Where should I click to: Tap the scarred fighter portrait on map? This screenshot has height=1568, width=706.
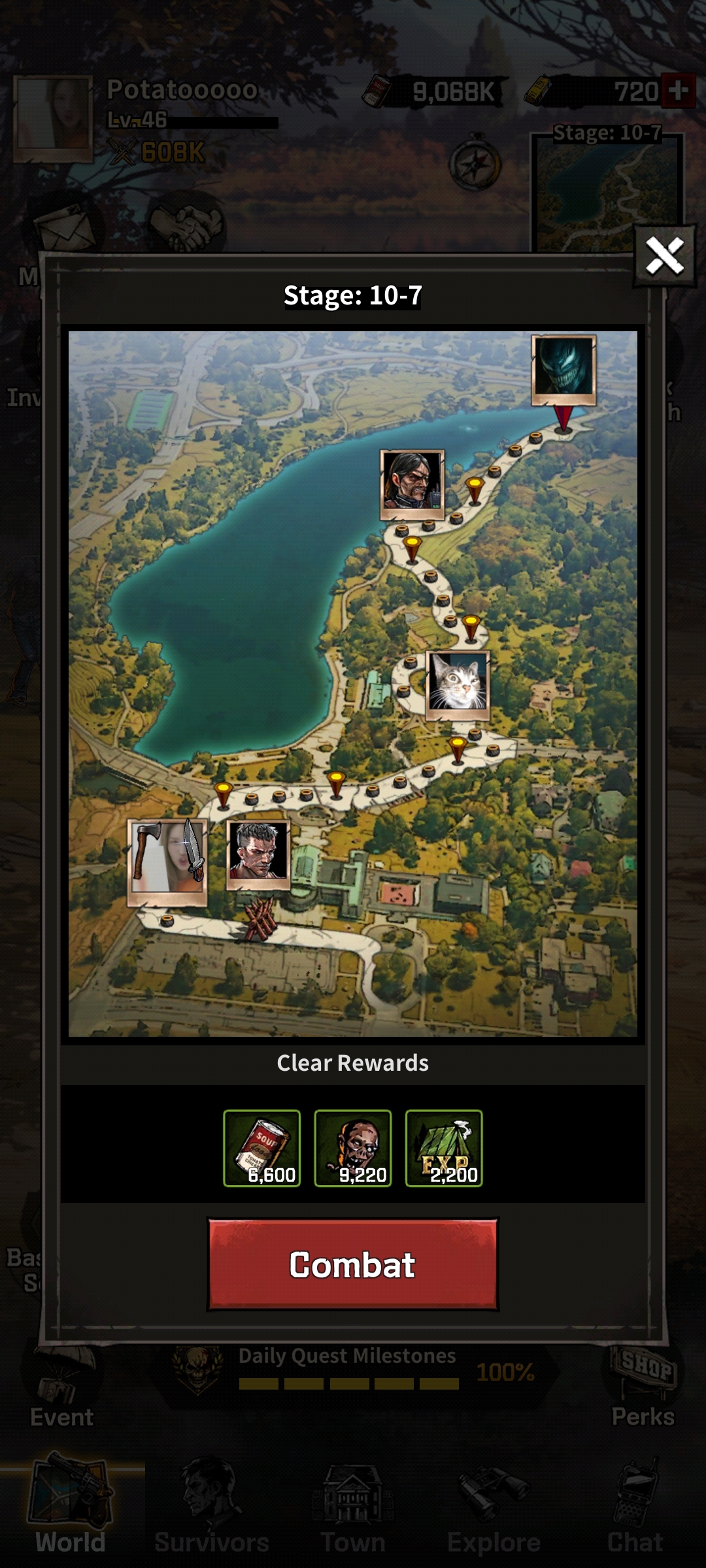258,854
